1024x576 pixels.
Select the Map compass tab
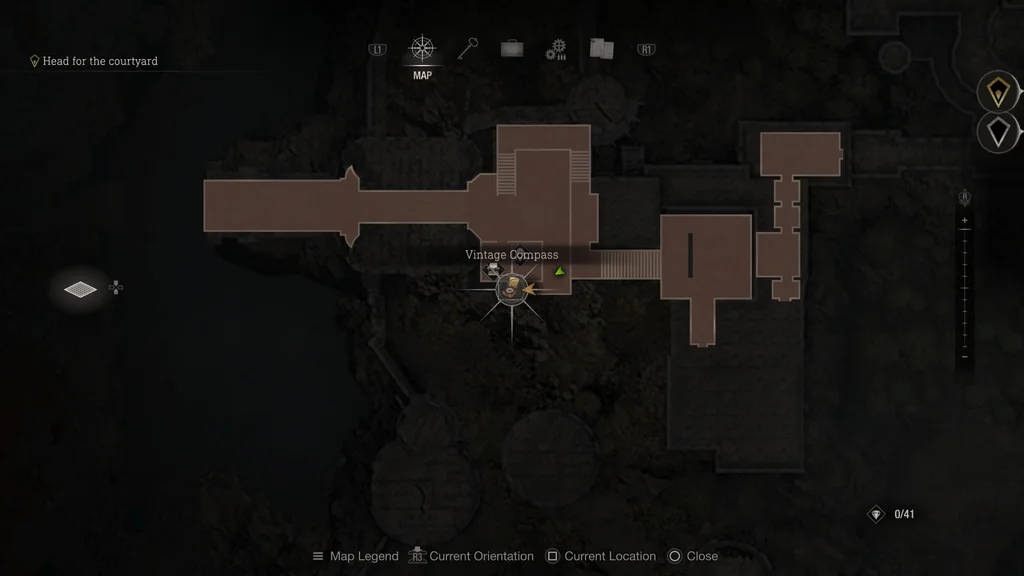click(x=422, y=49)
